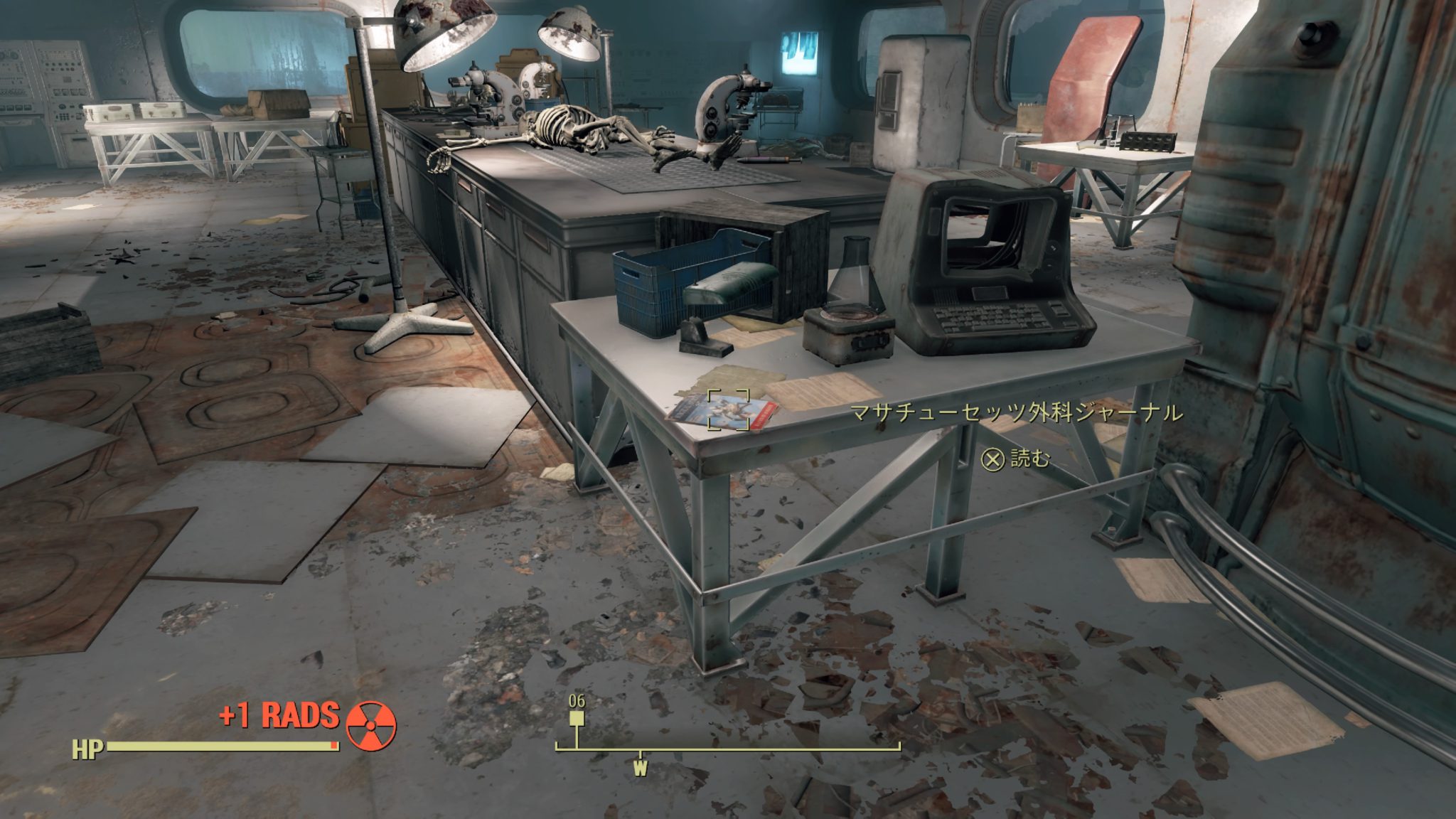Pick the bracketed Massachusetts Surgical Journal magazine
Screen dimensions: 1456x819
728,410
